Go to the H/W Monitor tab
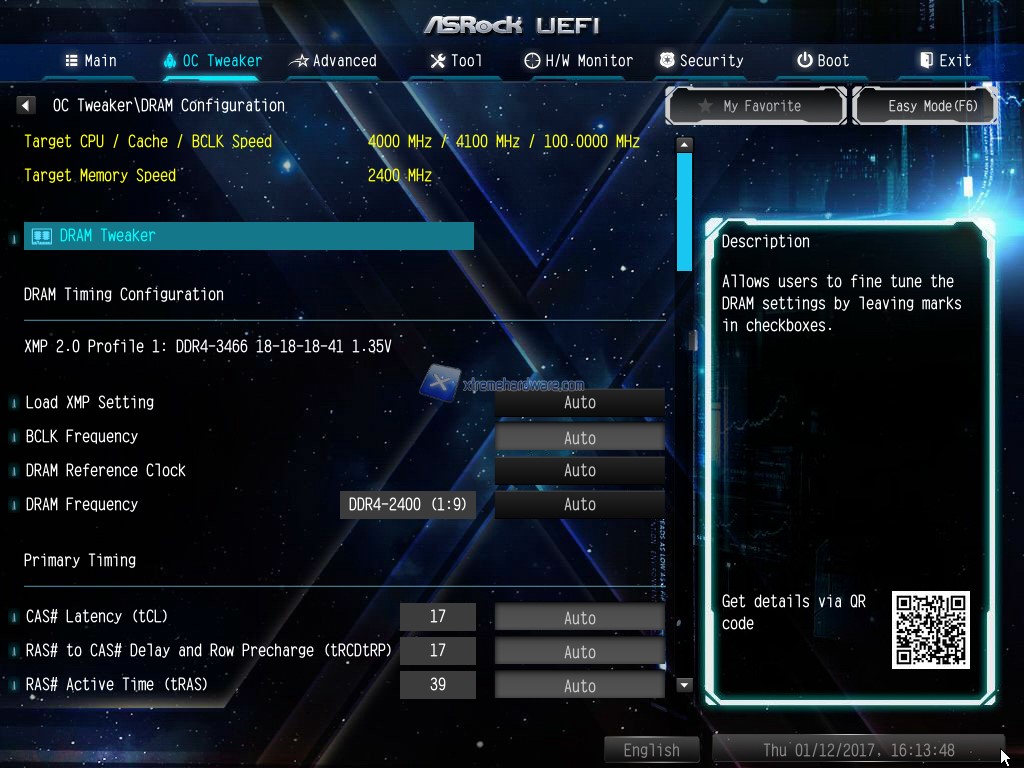Screen dimensions: 1024x768 tap(579, 61)
